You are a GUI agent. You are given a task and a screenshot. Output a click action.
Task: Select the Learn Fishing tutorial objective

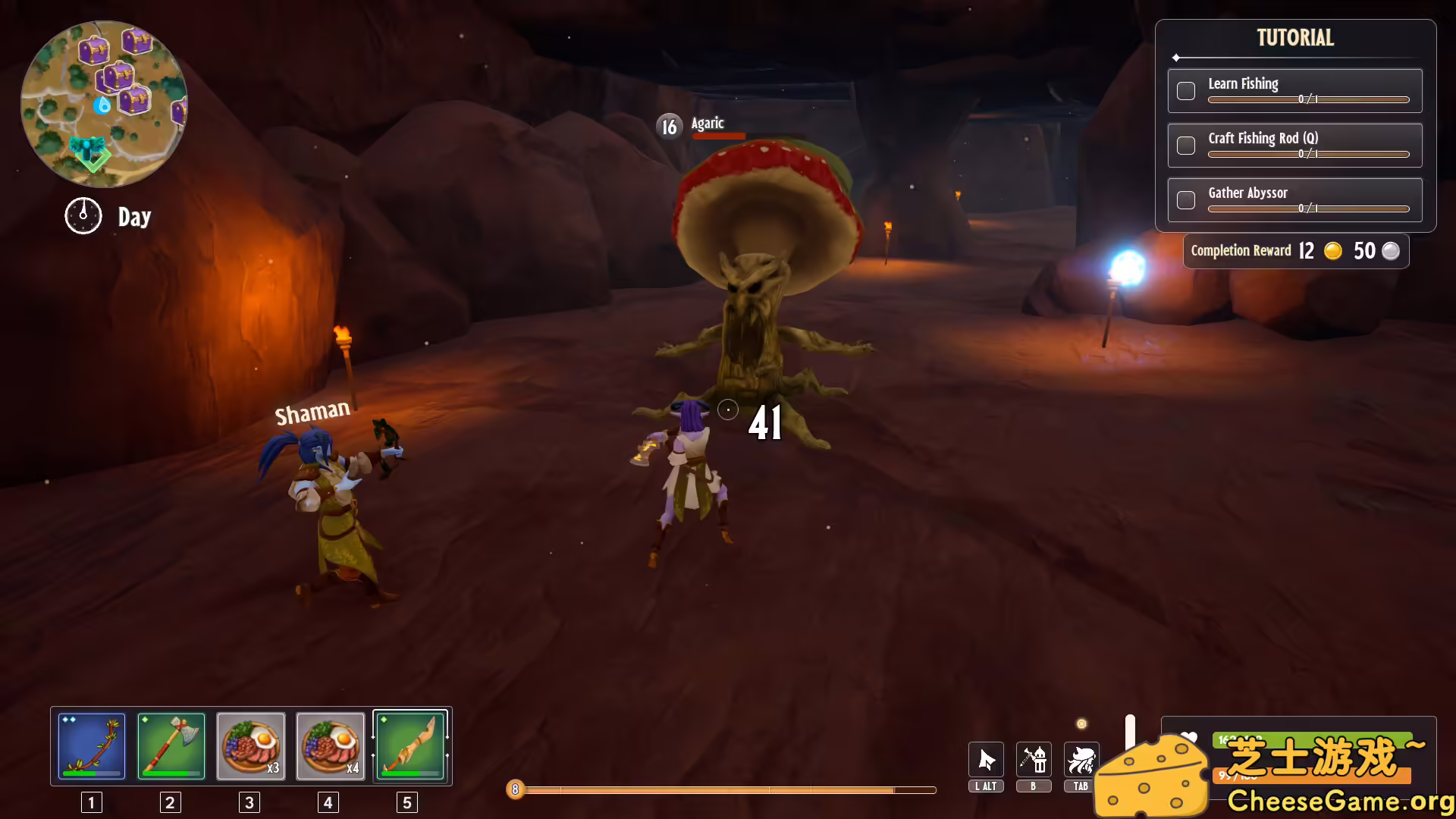pyautogui.click(x=1294, y=91)
